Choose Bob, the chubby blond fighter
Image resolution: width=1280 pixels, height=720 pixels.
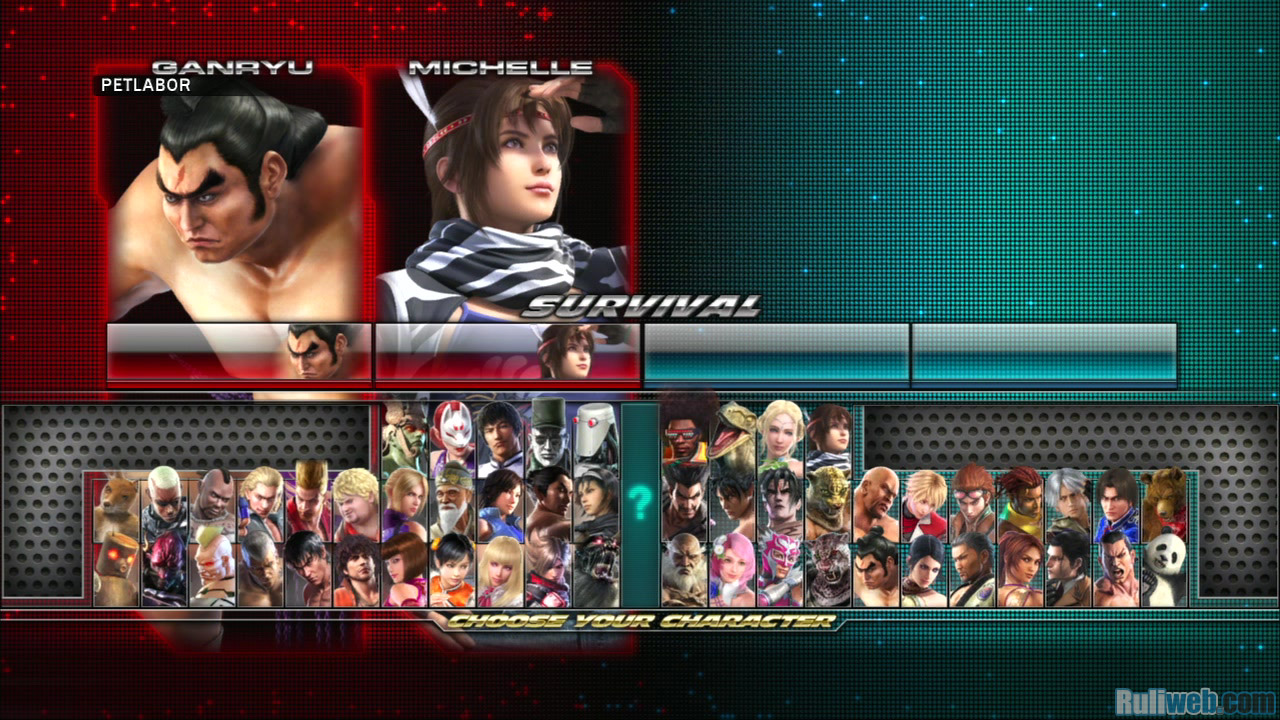click(356, 500)
